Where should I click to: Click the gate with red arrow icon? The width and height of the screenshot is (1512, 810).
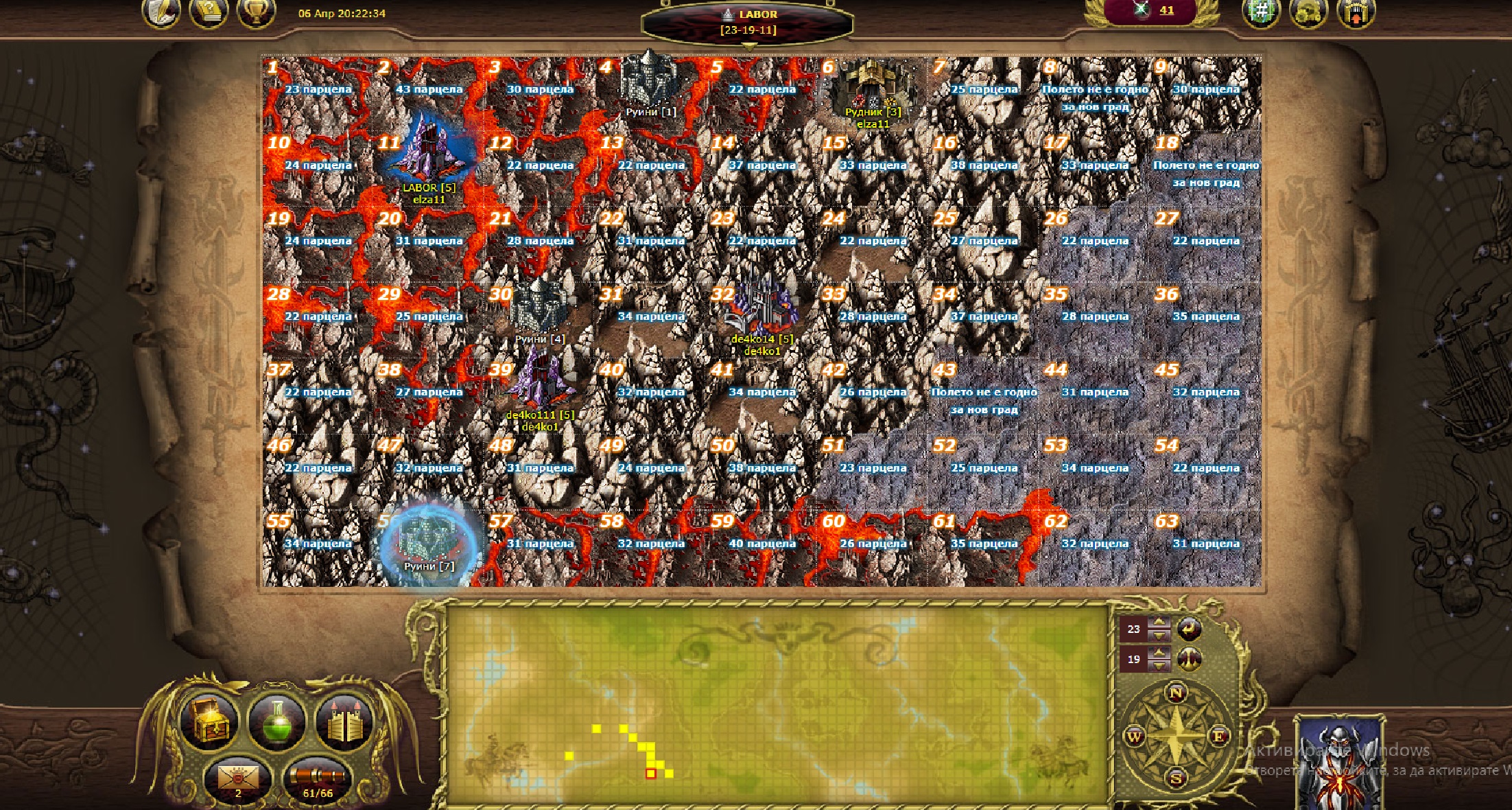pos(1356,13)
